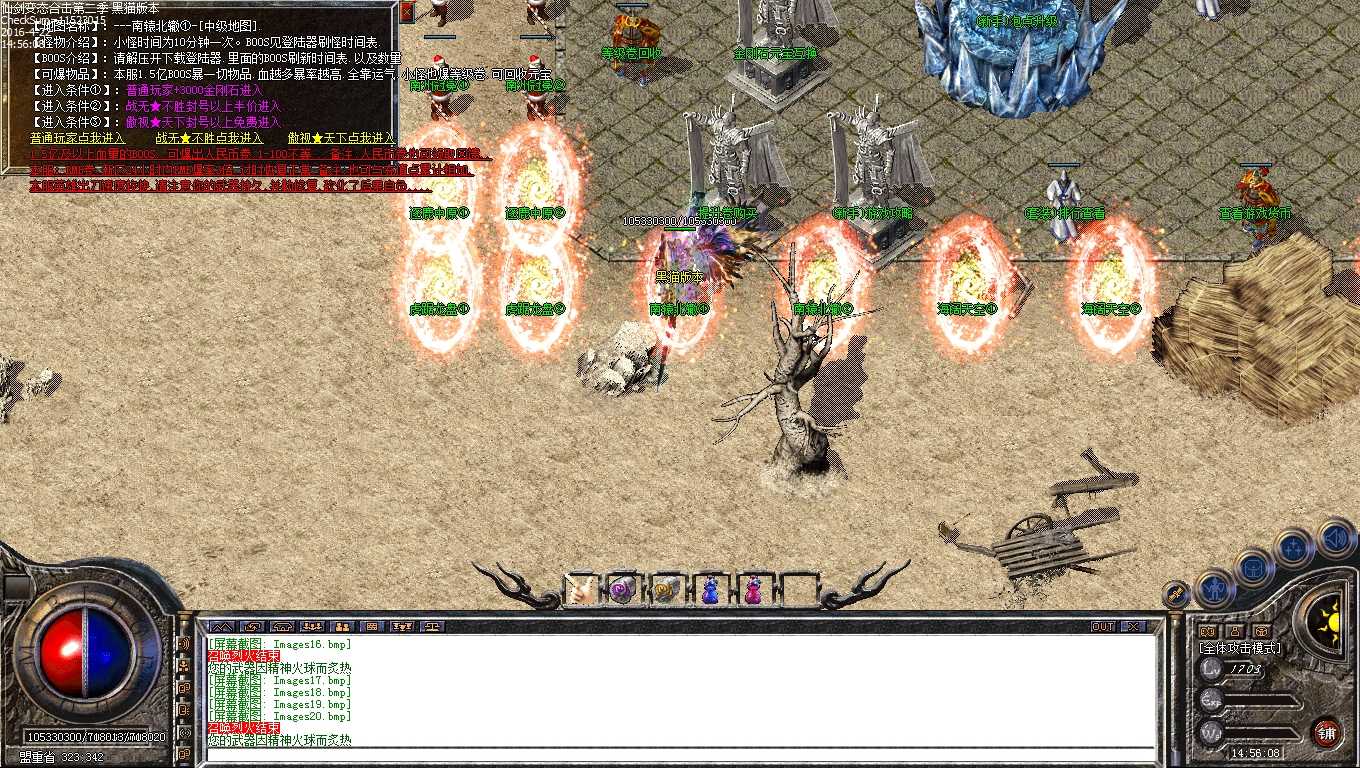The image size is (1360, 768).
Task: Select the red potion in the rightmost belt slot
Action: 753,590
